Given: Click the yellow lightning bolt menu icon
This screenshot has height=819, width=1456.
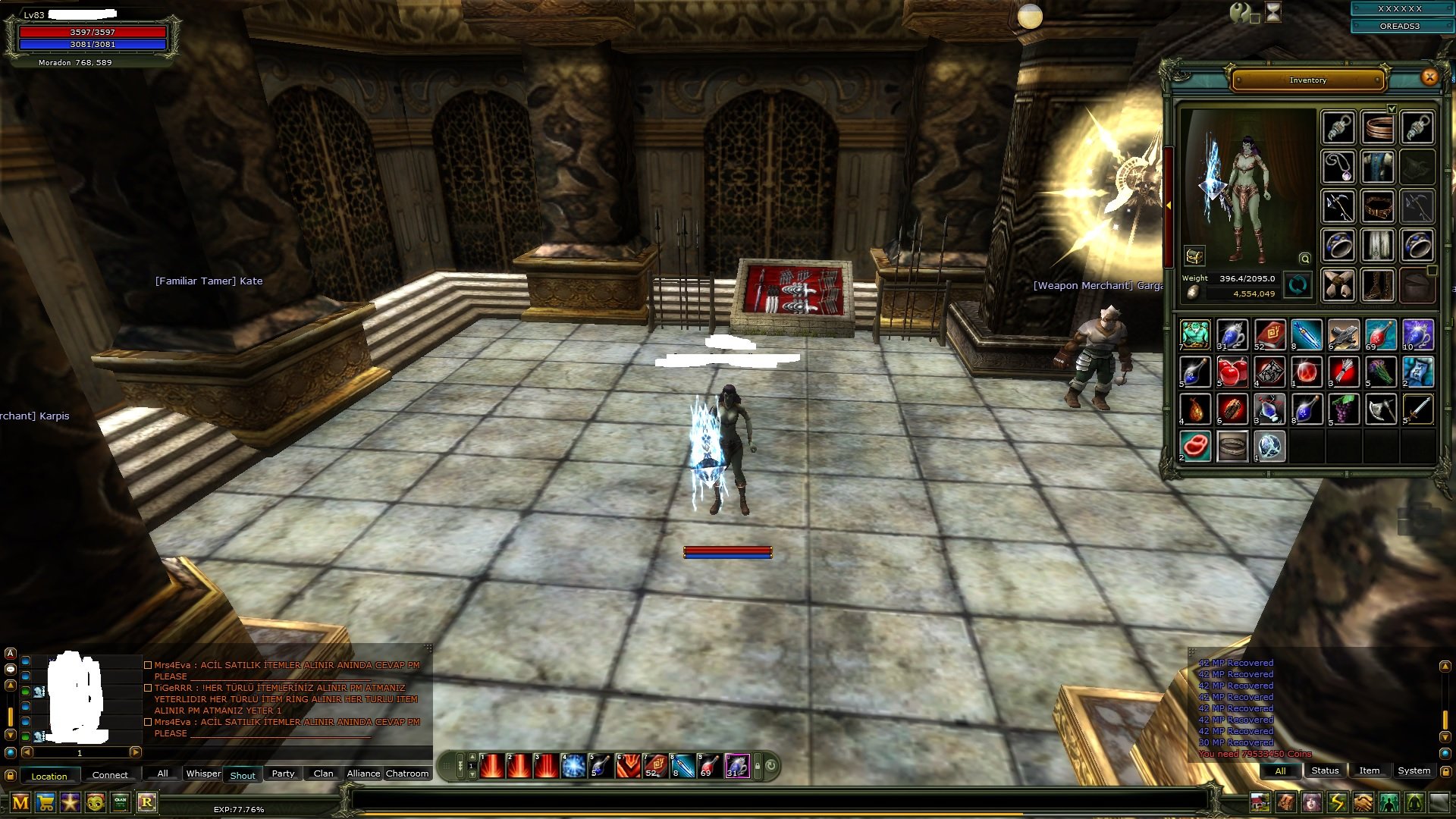Looking at the screenshot, I should tap(1337, 802).
